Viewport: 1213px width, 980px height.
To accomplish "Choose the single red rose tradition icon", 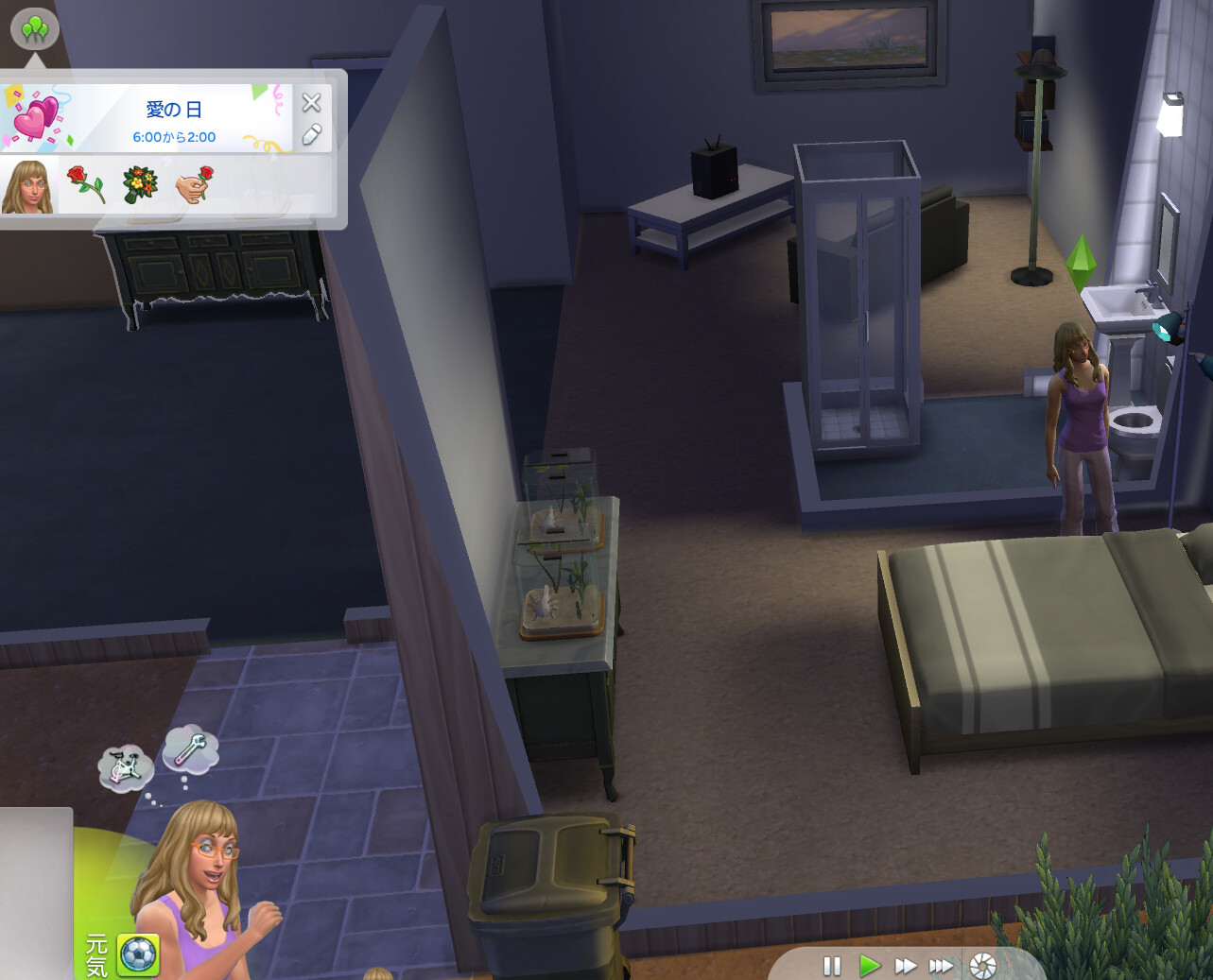I will pyautogui.click(x=86, y=185).
